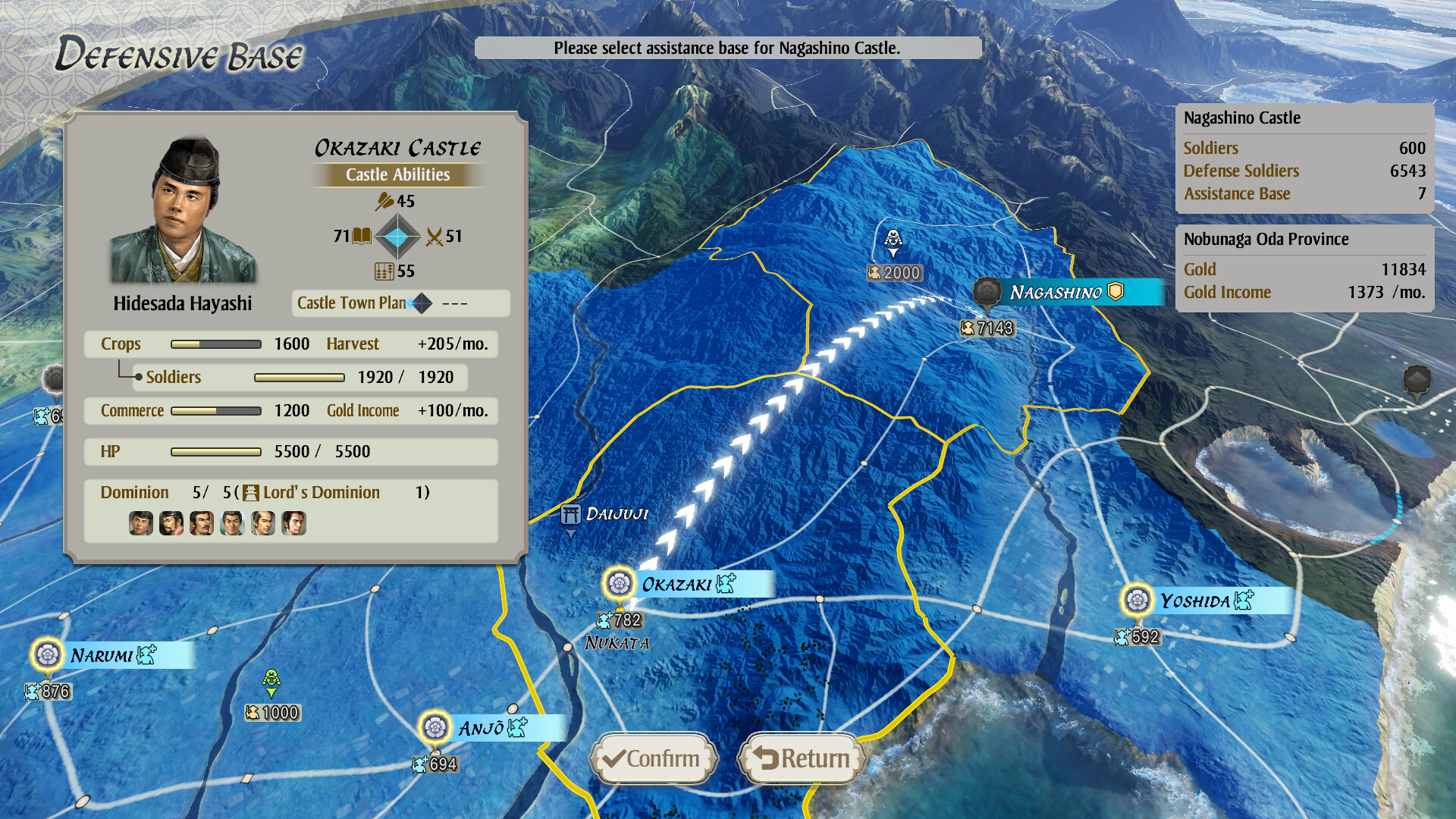Select the Lord's Dominion pagoda icon
This screenshot has width=1456, height=819.
coord(250,492)
